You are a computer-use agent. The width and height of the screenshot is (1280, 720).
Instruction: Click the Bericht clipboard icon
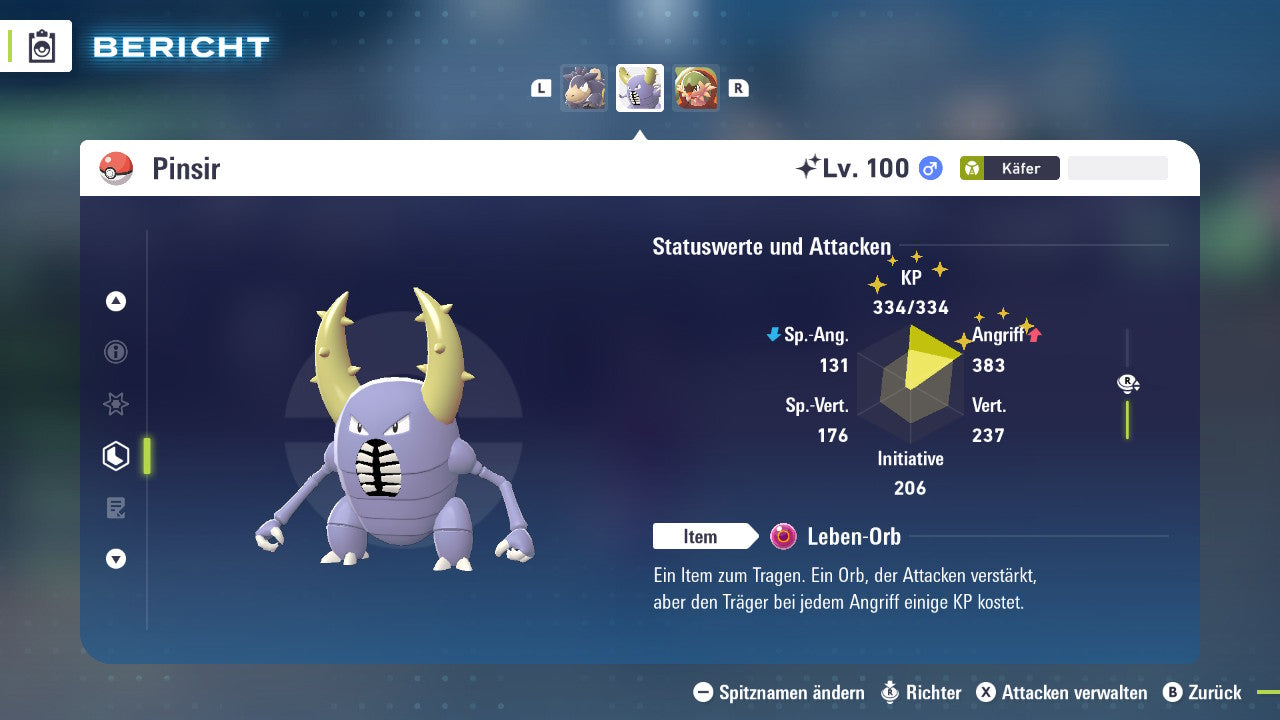click(42, 46)
